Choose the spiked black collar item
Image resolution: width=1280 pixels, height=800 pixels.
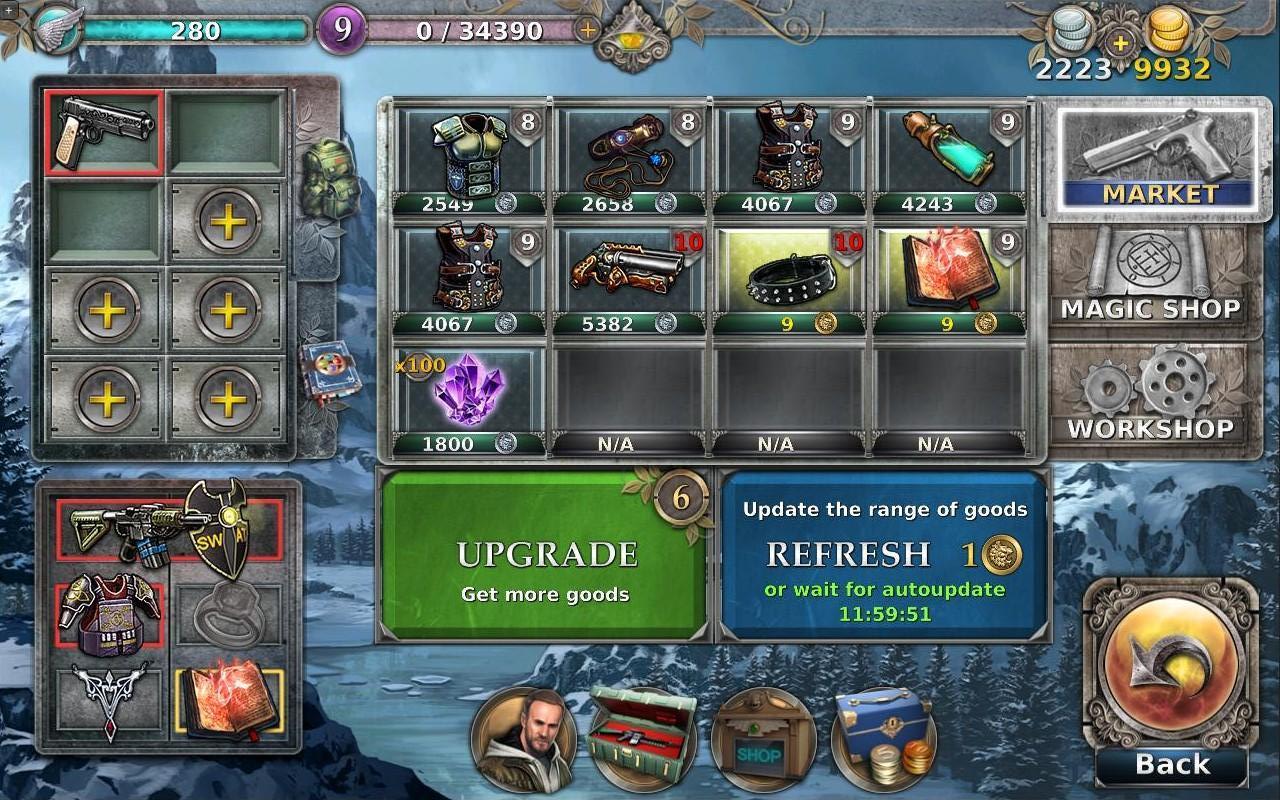coord(789,273)
